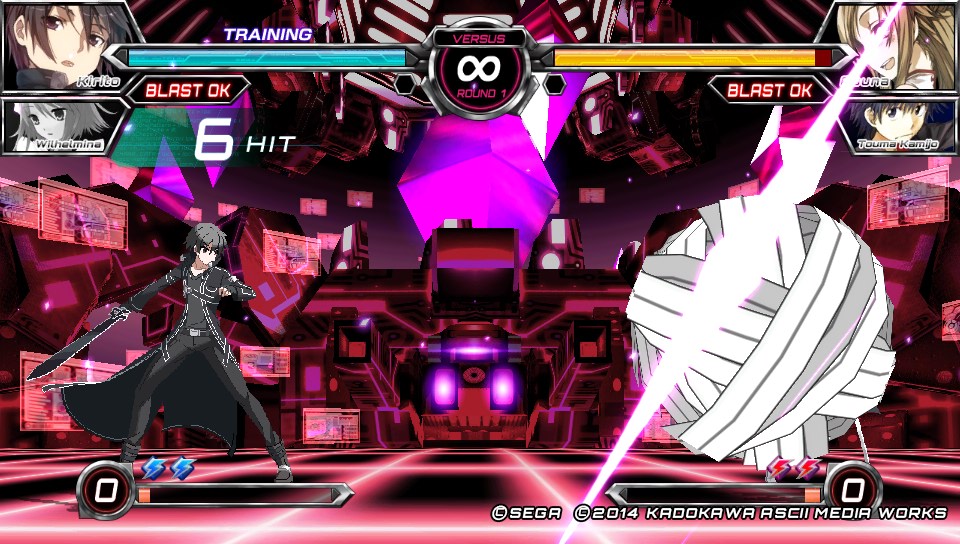This screenshot has width=960, height=544.
Task: Click Asuna's BLAST OK indicator
Action: (x=770, y=91)
